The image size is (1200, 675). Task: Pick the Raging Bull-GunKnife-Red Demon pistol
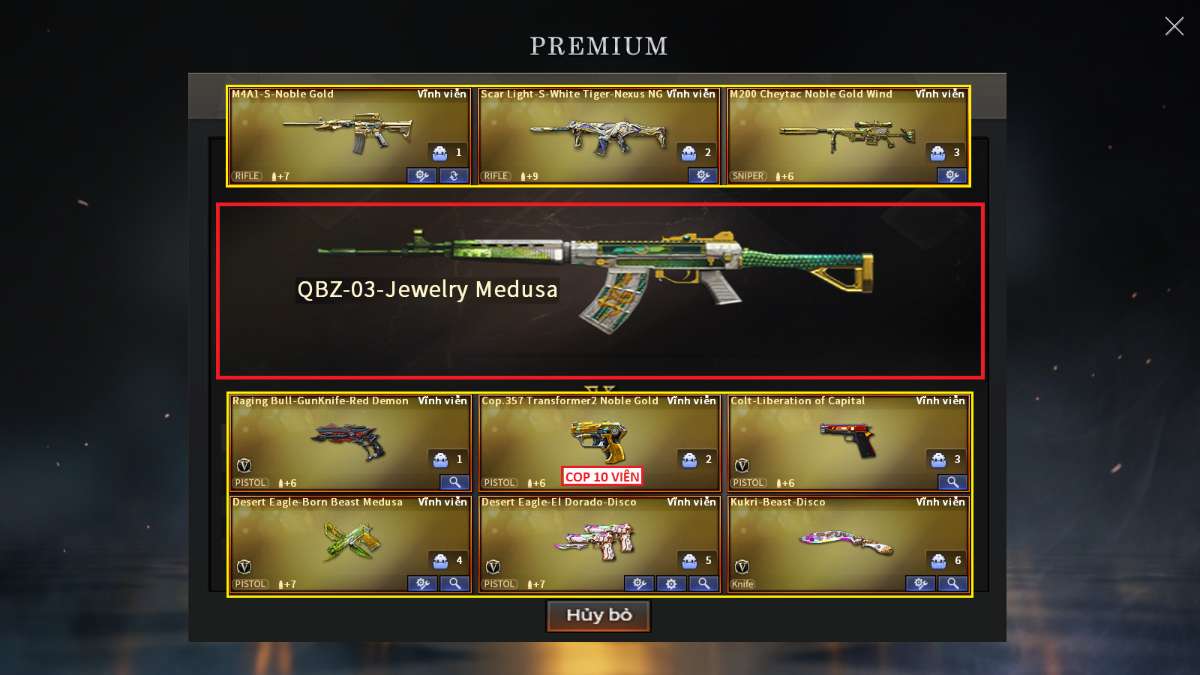[349, 441]
